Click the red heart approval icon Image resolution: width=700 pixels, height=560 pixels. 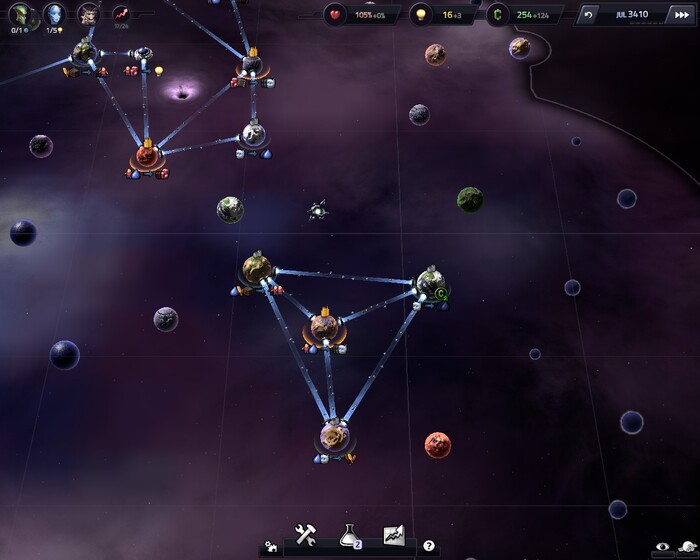tap(335, 15)
